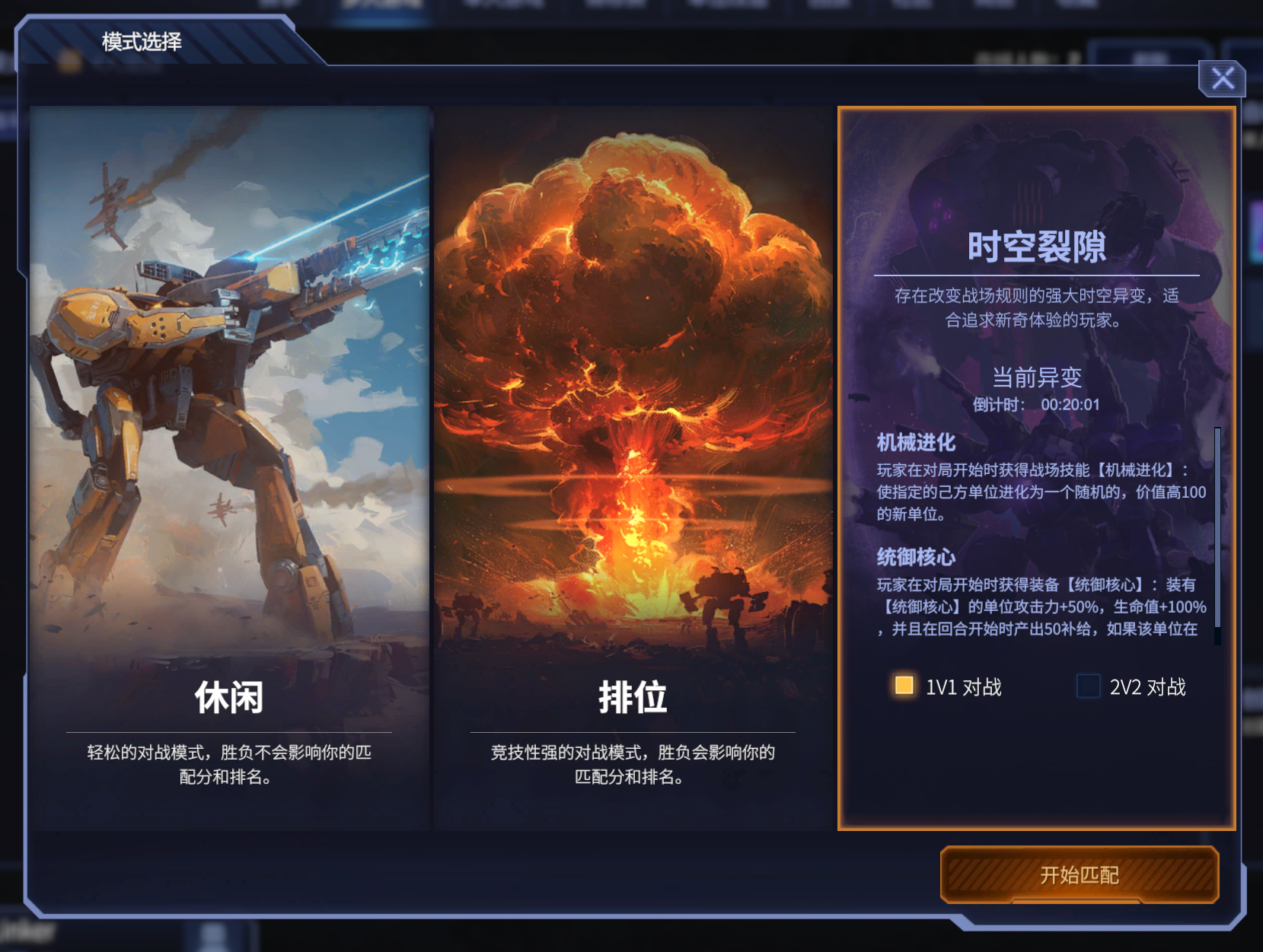Click the 统御核心 equipment heading
The height and width of the screenshot is (952, 1263).
[915, 558]
